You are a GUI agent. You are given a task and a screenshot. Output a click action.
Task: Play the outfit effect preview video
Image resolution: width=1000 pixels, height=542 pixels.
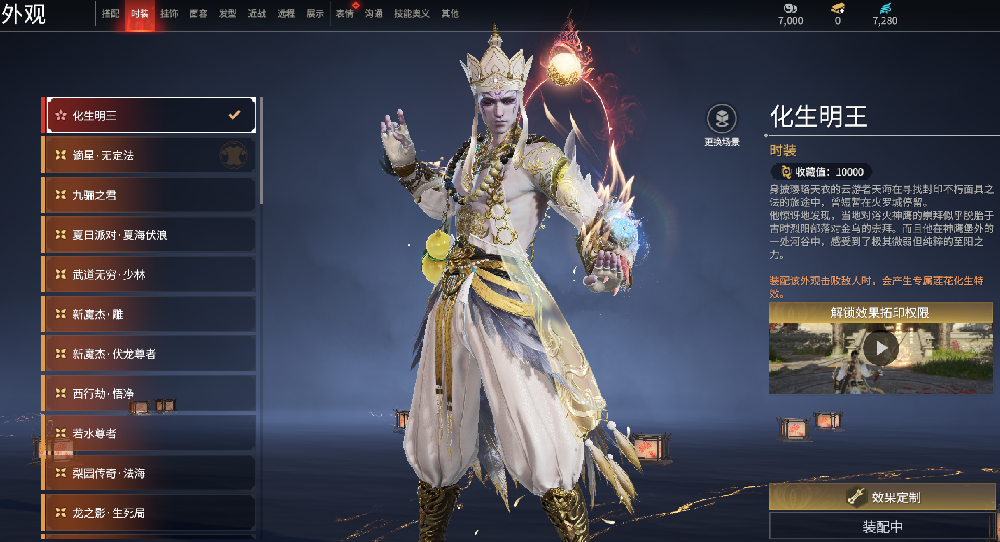pos(880,348)
